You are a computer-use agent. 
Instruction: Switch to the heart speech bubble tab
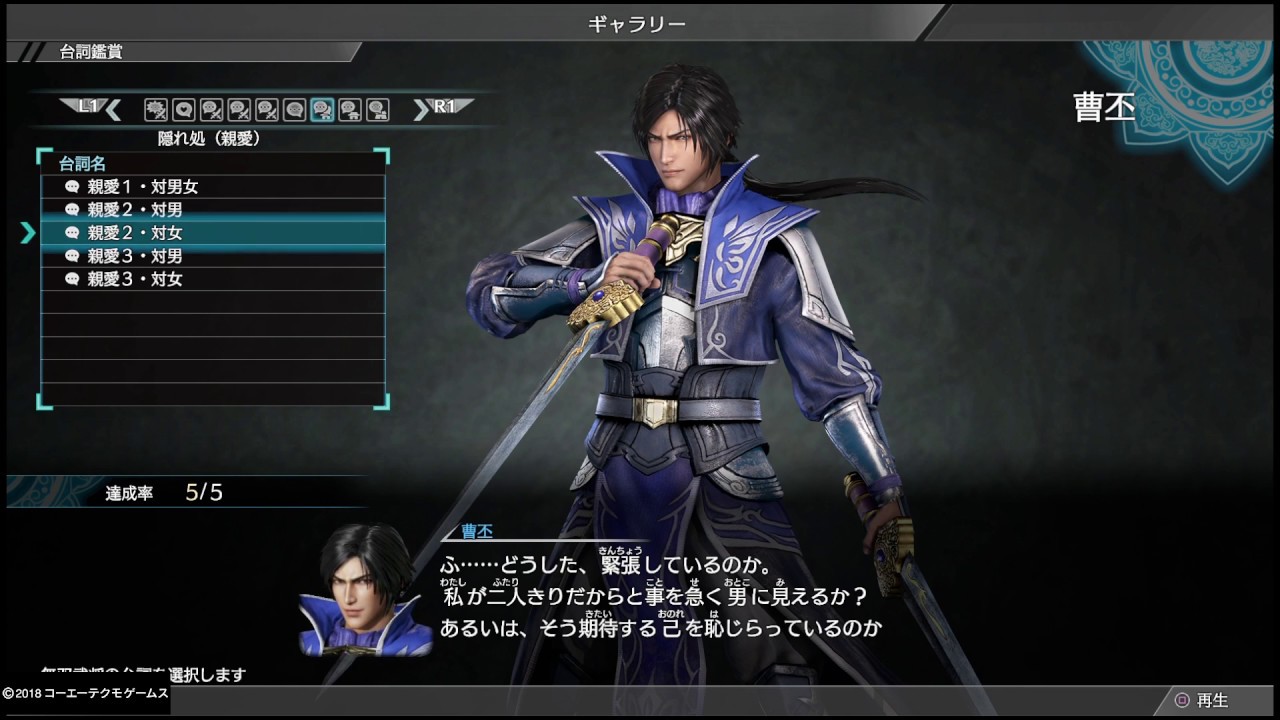[x=183, y=109]
